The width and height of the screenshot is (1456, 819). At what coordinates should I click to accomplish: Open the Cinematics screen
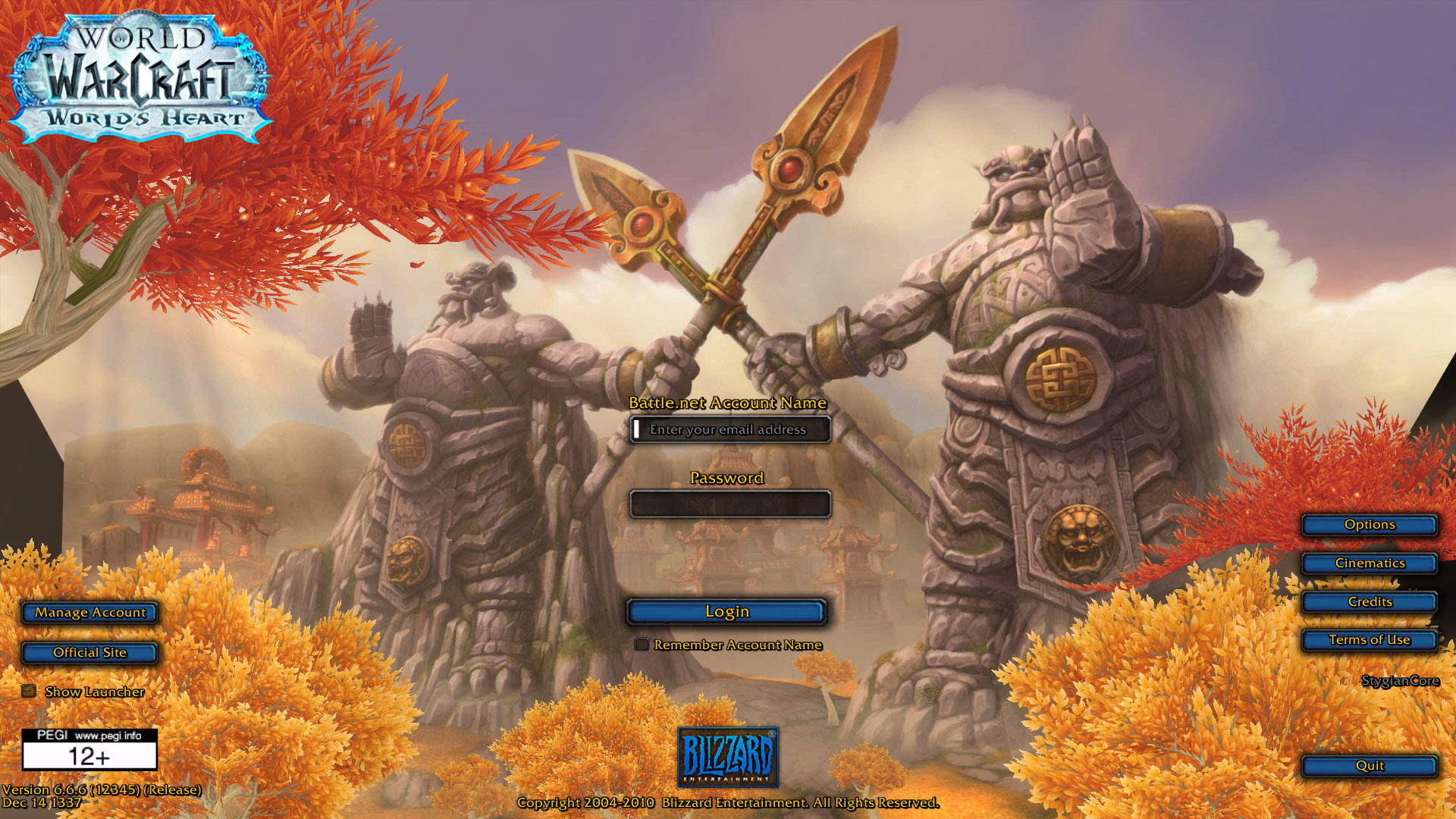pos(1369,563)
